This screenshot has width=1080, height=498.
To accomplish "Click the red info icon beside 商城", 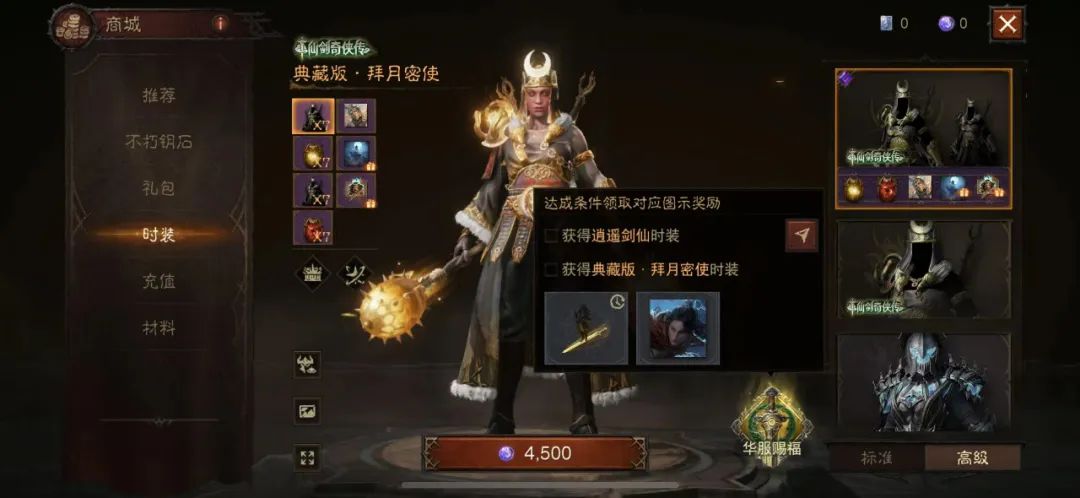I will tap(220, 23).
